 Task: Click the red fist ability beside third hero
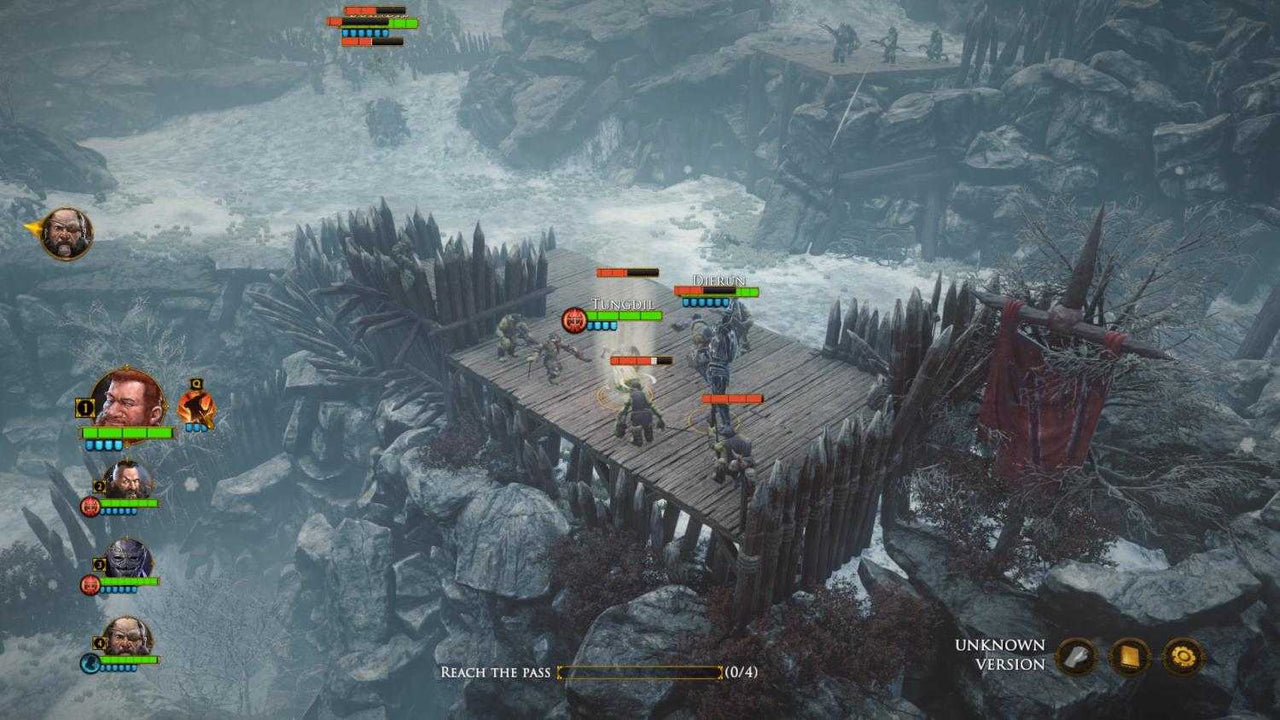pos(90,585)
